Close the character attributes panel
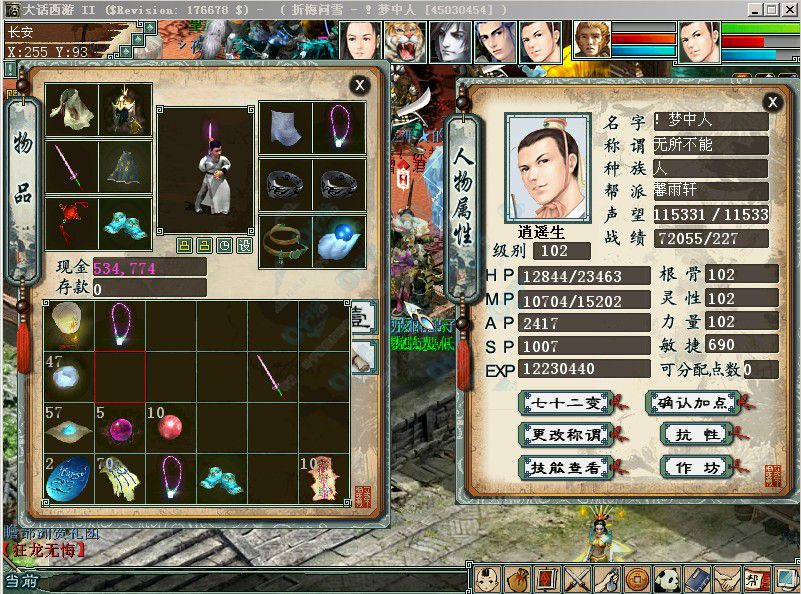The width and height of the screenshot is (801, 594). click(772, 102)
